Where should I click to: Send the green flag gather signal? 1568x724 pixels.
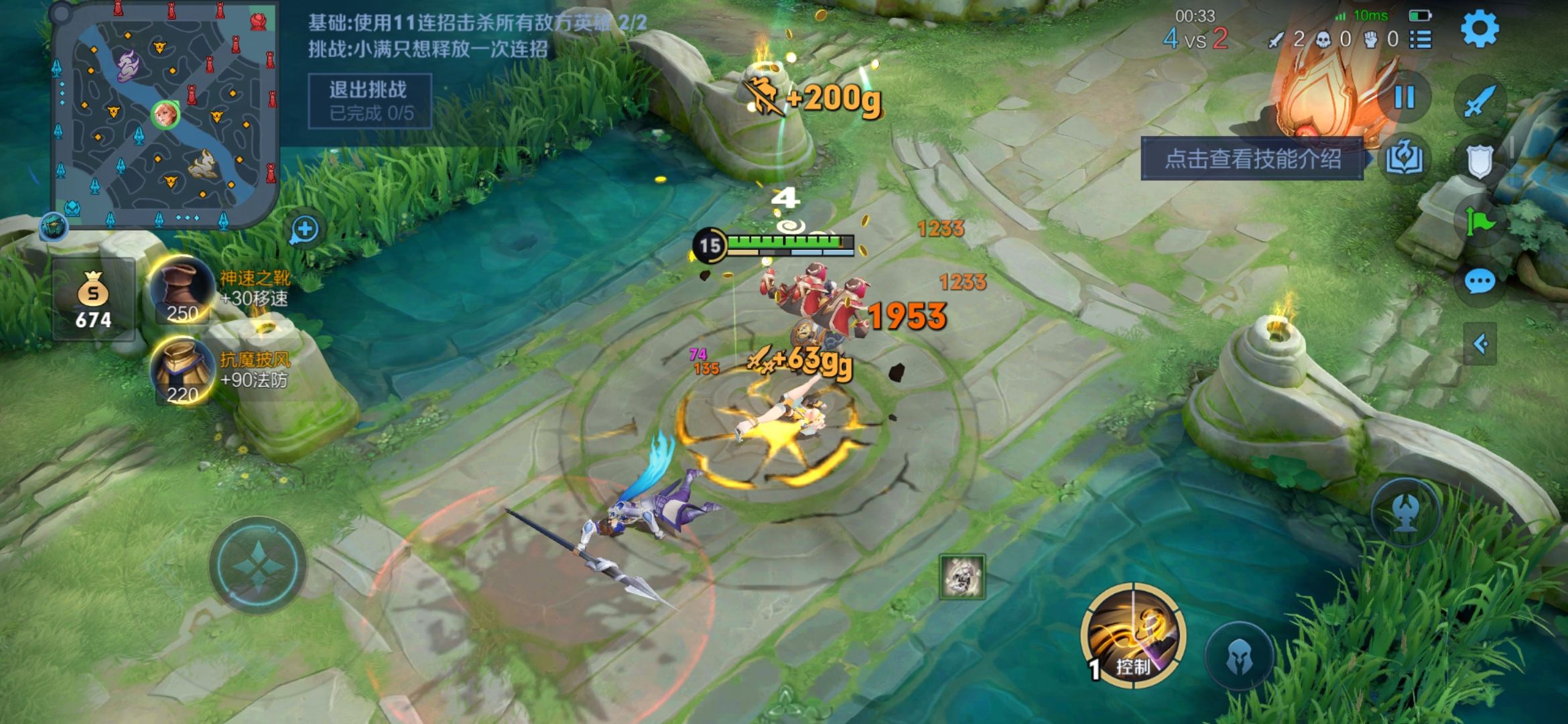coord(1480,221)
